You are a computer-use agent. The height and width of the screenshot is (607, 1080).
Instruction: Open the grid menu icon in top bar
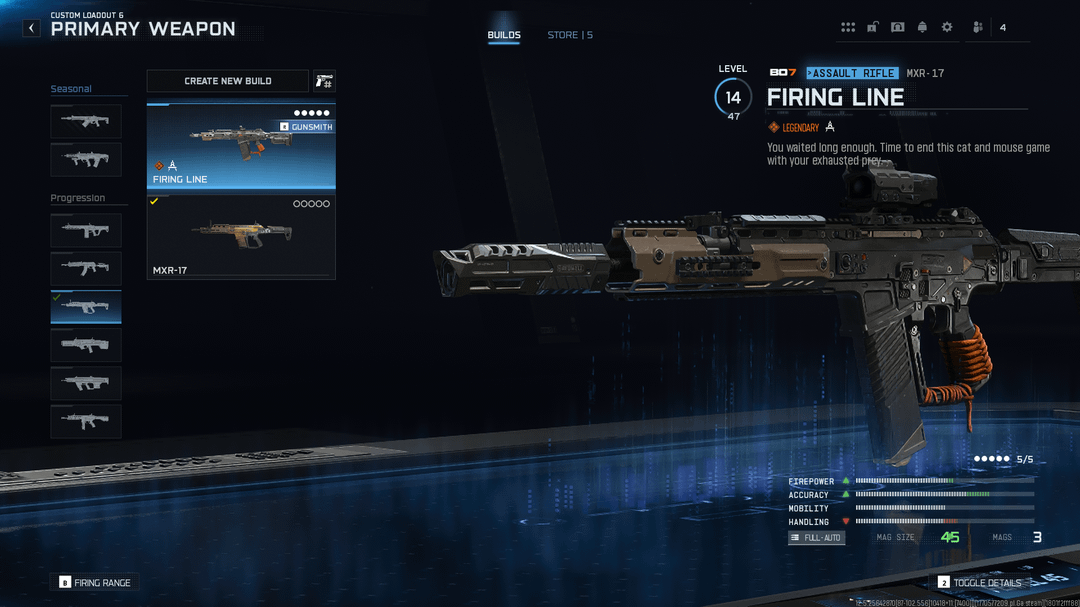pos(848,28)
